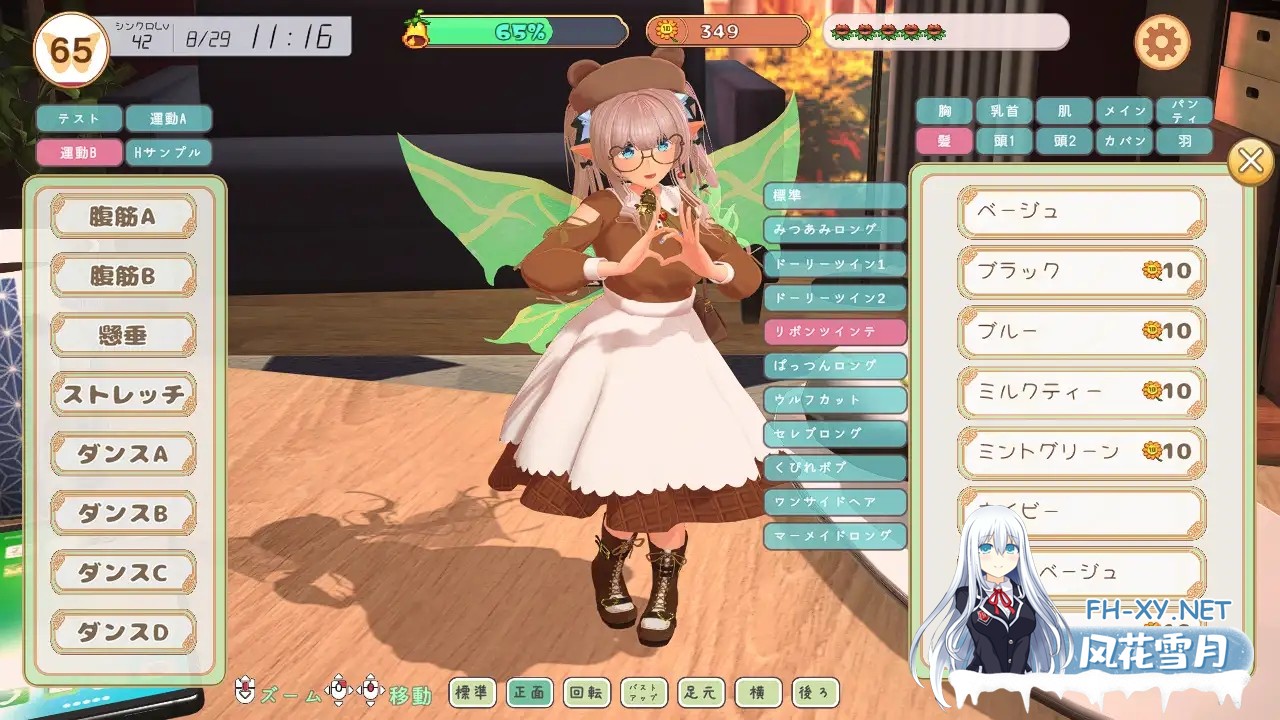Toggle the 肌 (skin) customization option
The height and width of the screenshot is (720, 1280).
(x=1063, y=111)
